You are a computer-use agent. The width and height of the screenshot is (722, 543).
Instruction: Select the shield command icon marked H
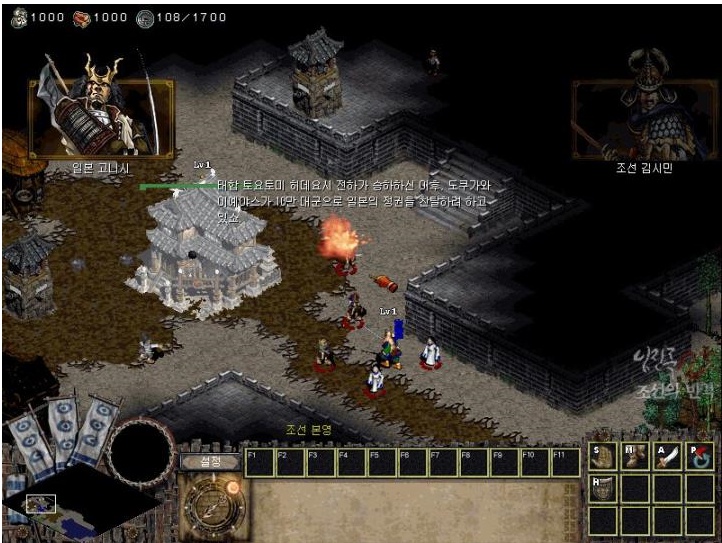tap(602, 488)
